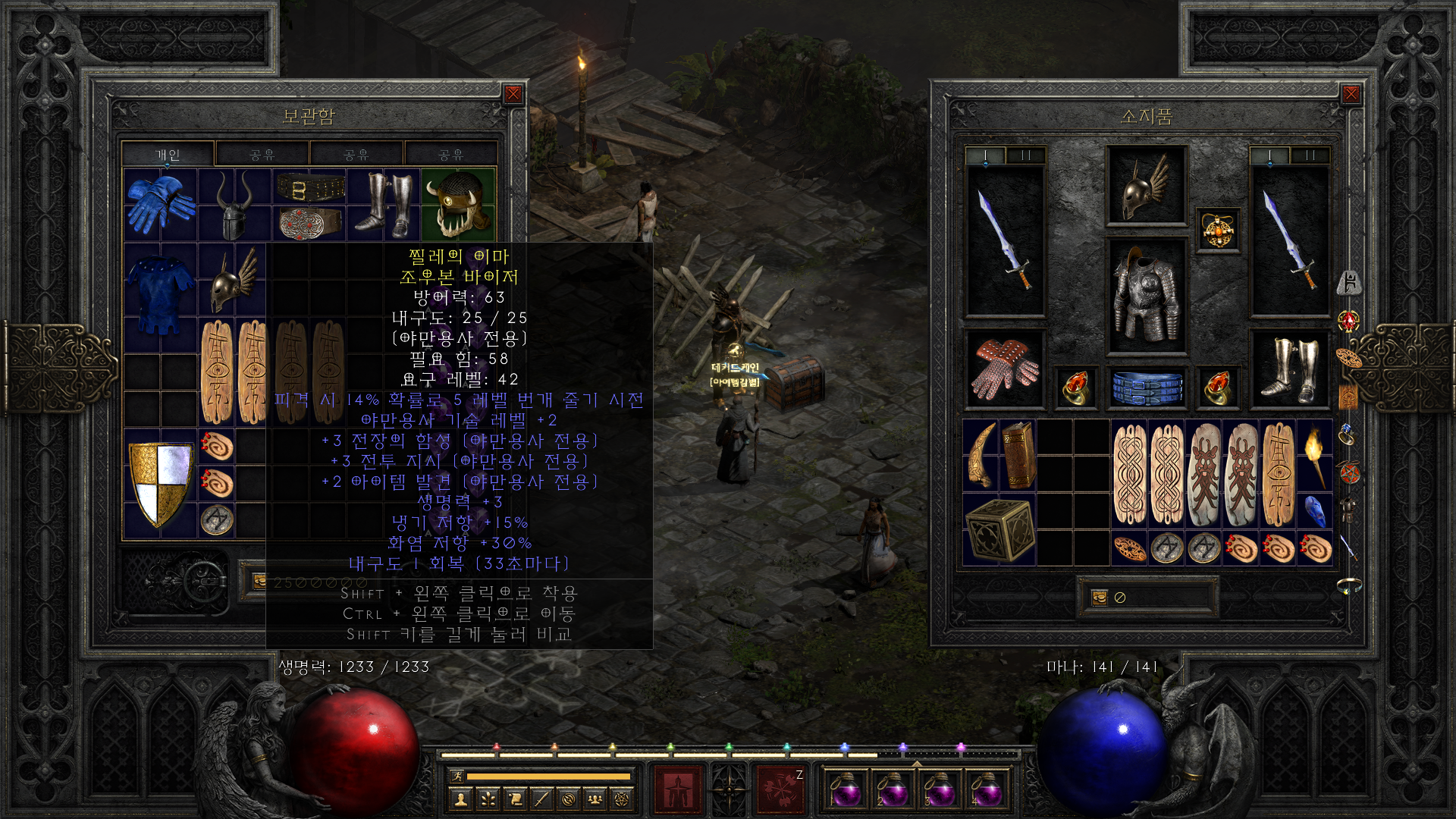
Task: Select the blue gloves in the stash
Action: 160,204
